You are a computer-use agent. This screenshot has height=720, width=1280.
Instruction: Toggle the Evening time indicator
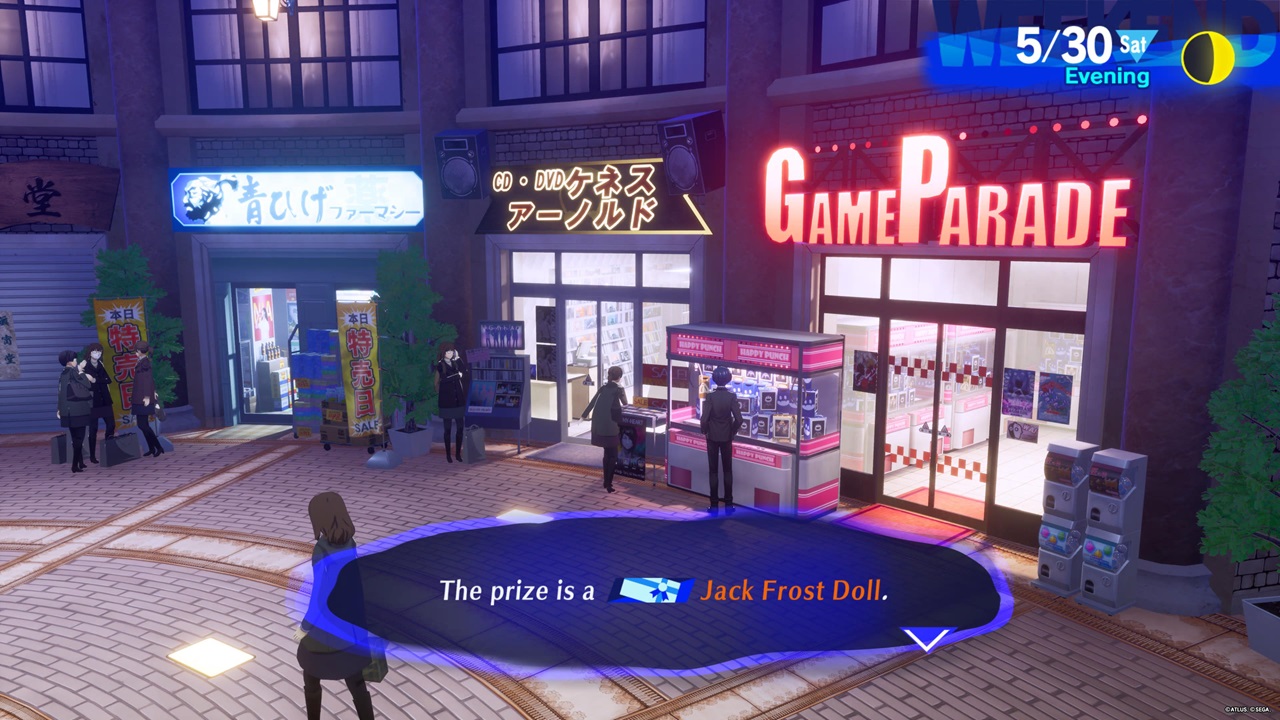point(1108,75)
